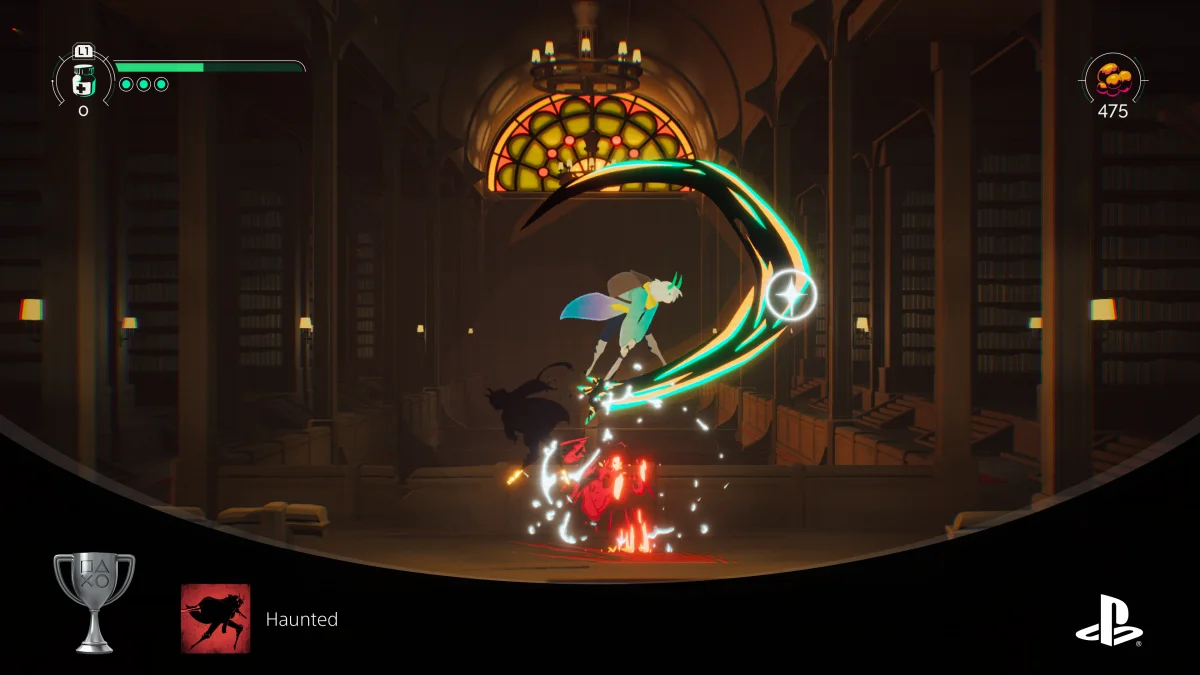Image resolution: width=1200 pixels, height=675 pixels.
Task: Click the gold coin currency icon
Action: click(x=1113, y=77)
